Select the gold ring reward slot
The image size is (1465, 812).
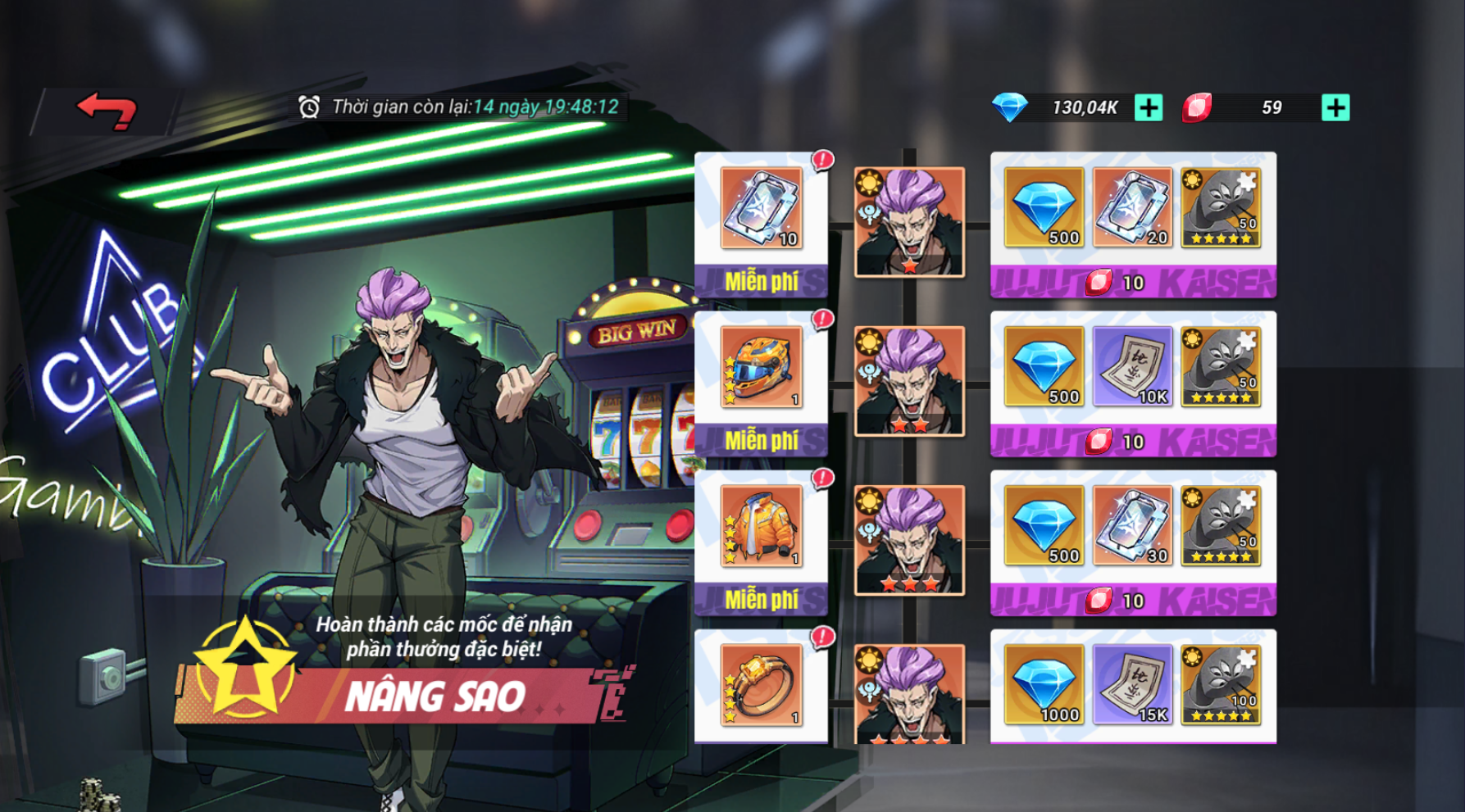pyautogui.click(x=761, y=686)
